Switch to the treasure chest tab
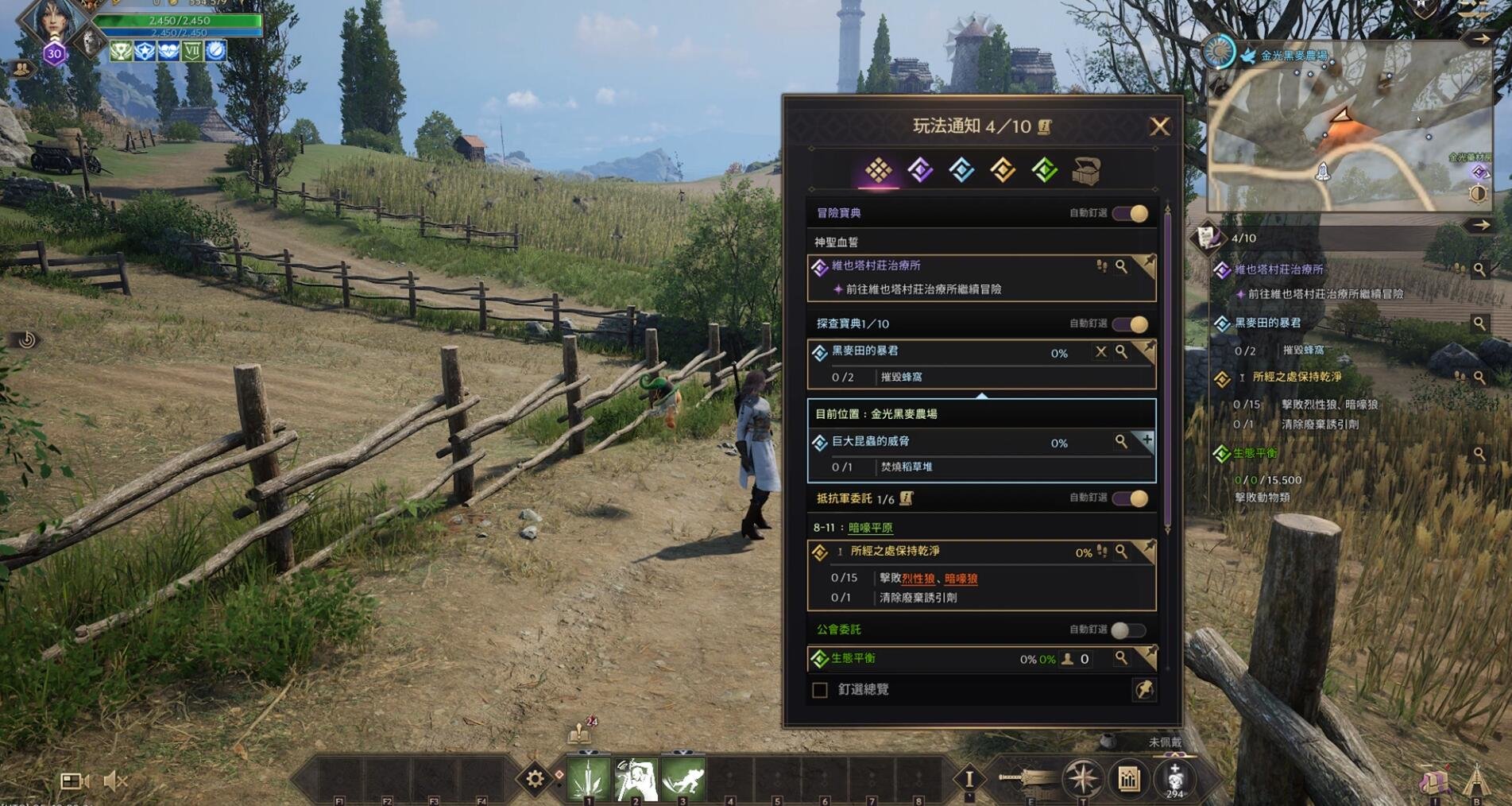The width and height of the screenshot is (1512, 806). pos(1085,171)
